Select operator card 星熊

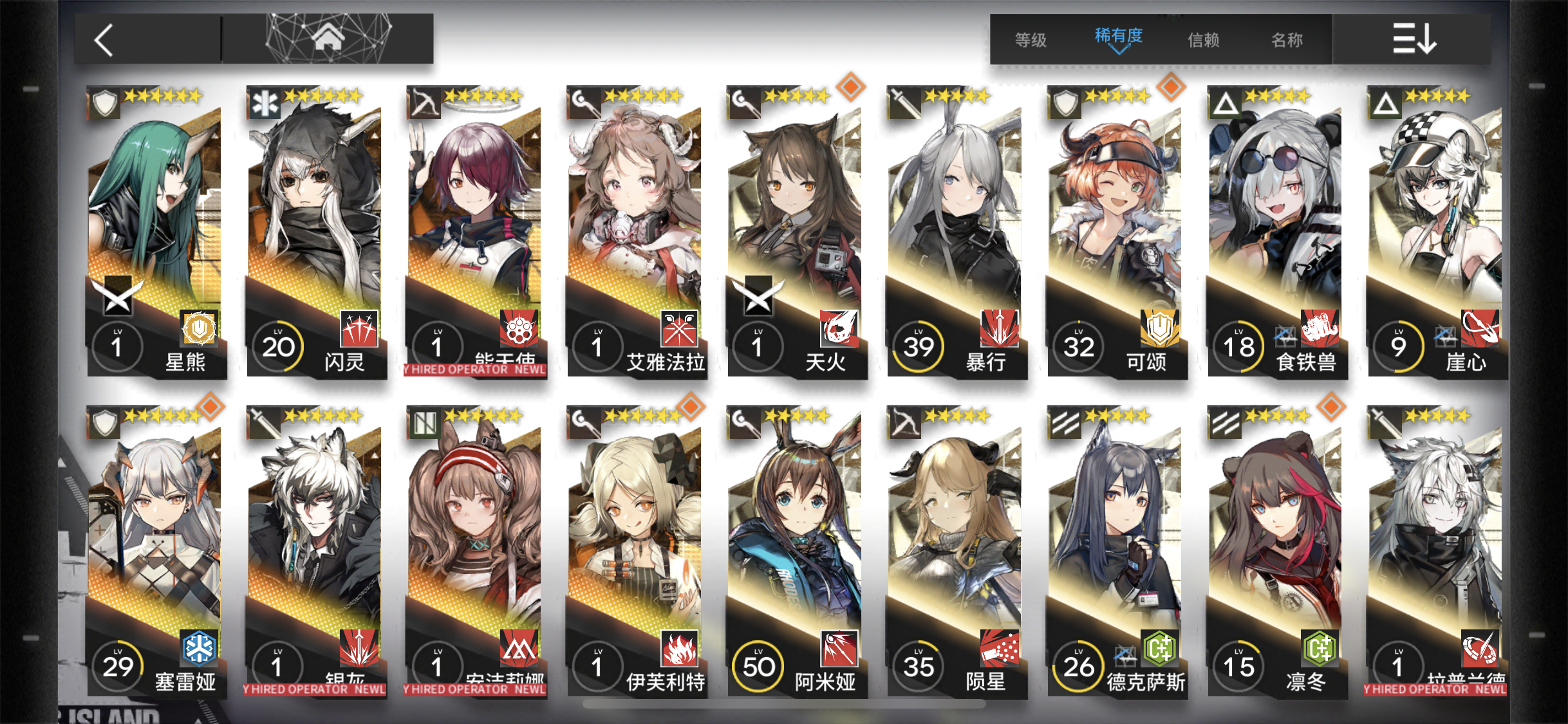[155, 232]
